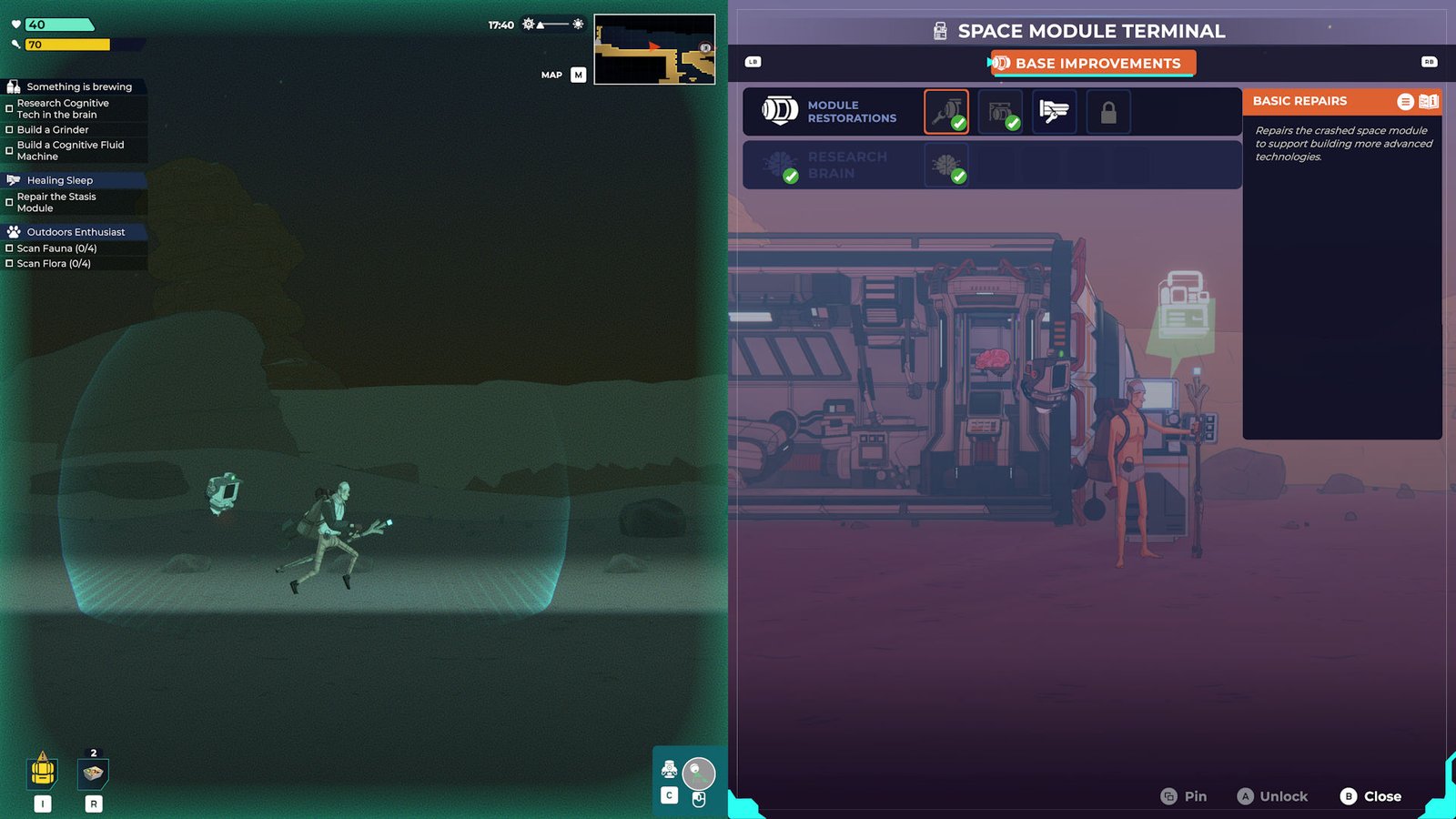Click the Close button on terminal
The image size is (1456, 819).
click(x=1370, y=796)
